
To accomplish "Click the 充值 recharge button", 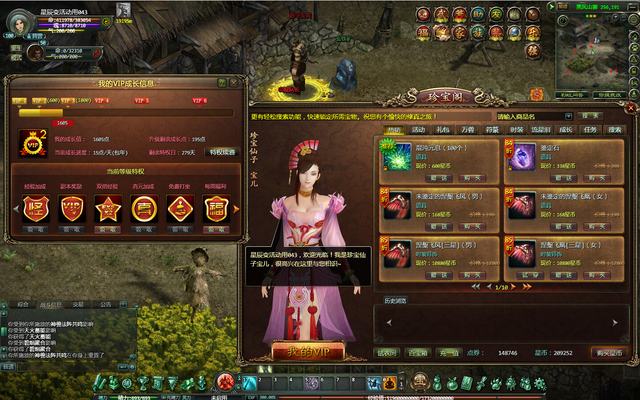I will click(x=449, y=352).
